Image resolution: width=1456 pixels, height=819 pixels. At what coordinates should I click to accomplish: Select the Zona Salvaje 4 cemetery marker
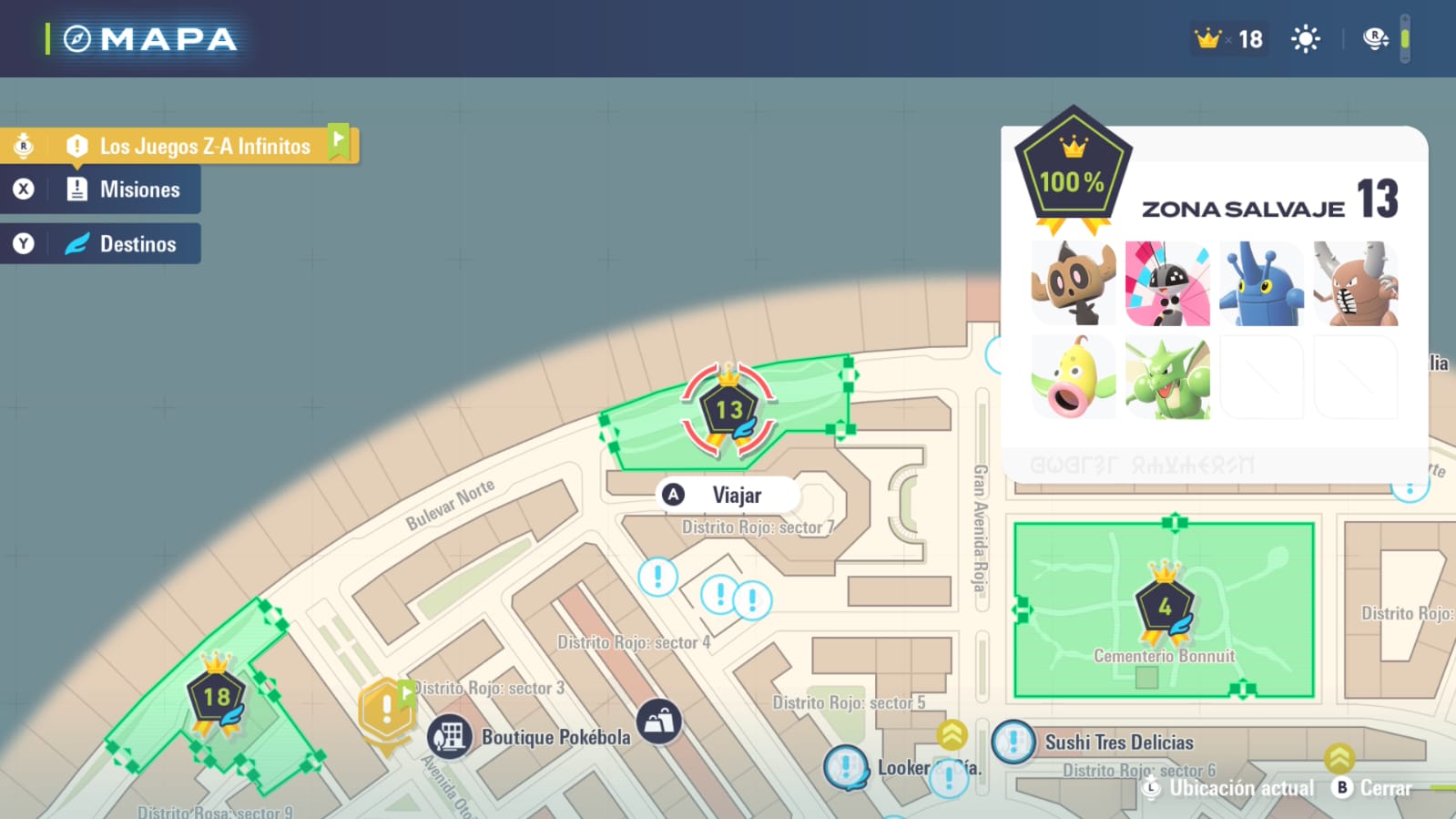(x=1165, y=607)
